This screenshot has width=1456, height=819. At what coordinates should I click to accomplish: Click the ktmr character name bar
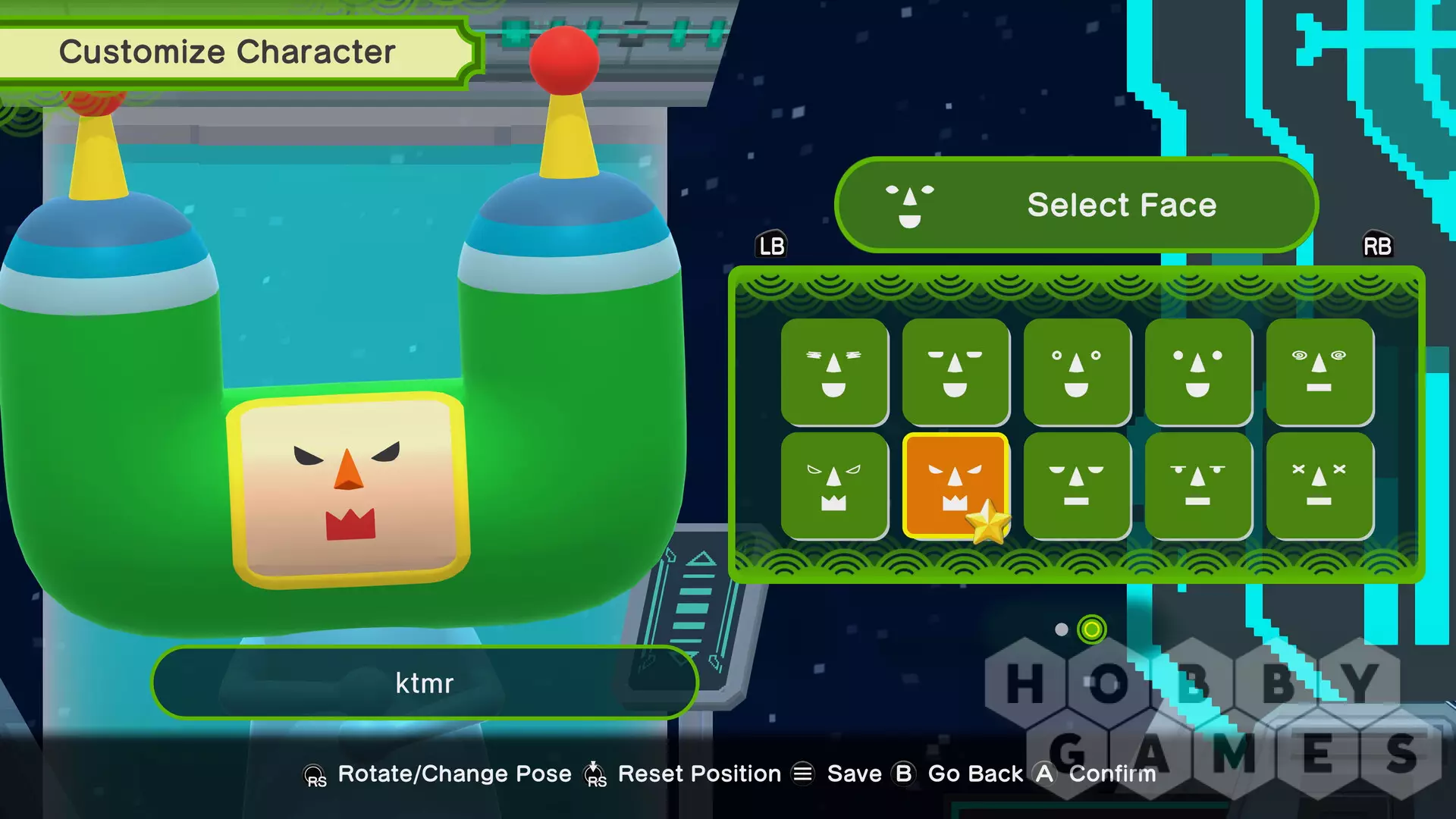pyautogui.click(x=424, y=682)
